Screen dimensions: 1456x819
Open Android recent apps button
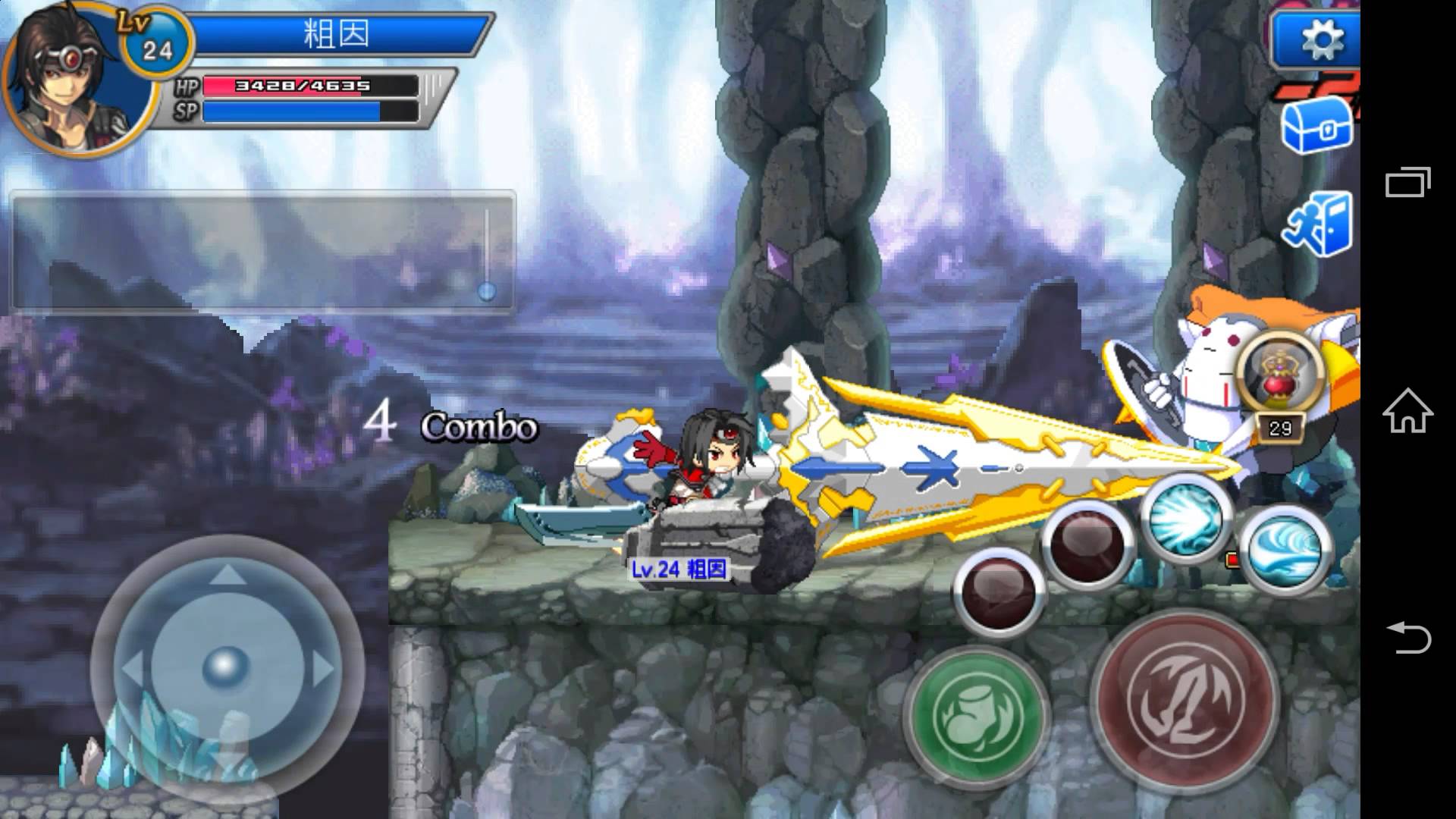[1407, 182]
